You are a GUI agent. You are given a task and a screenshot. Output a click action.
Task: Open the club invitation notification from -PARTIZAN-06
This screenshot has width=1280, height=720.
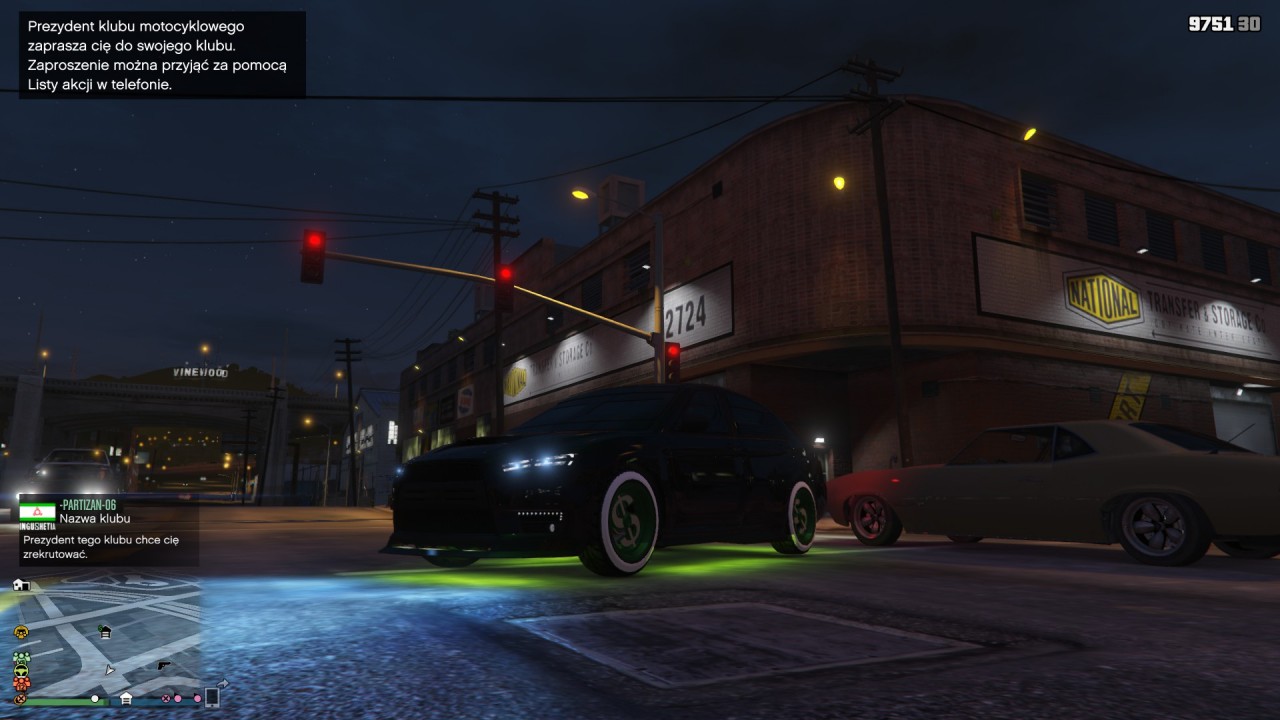click(108, 530)
